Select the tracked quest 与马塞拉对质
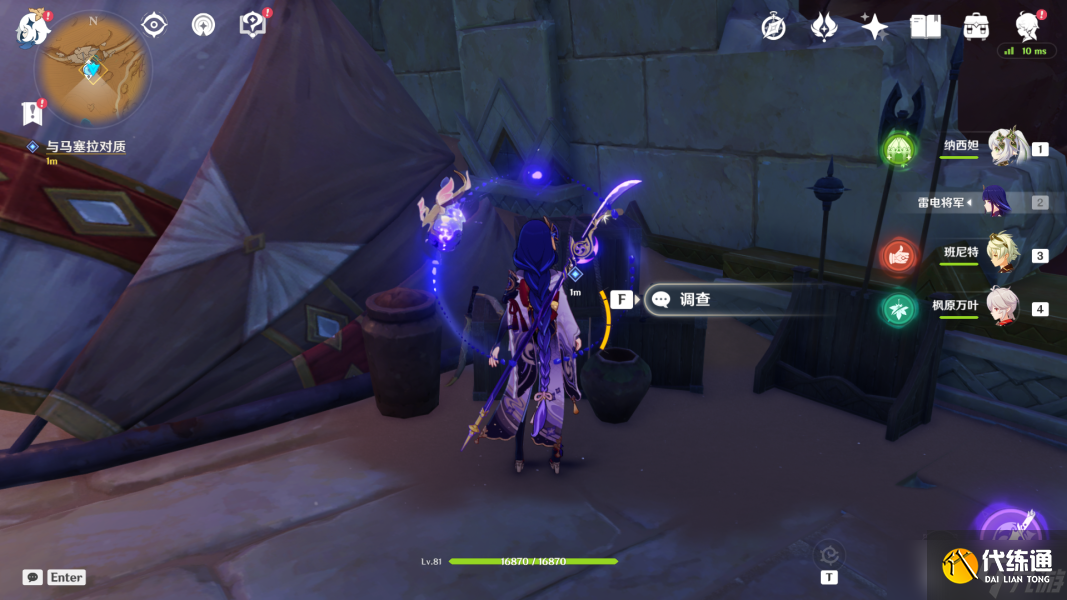The image size is (1067, 600). point(85,147)
